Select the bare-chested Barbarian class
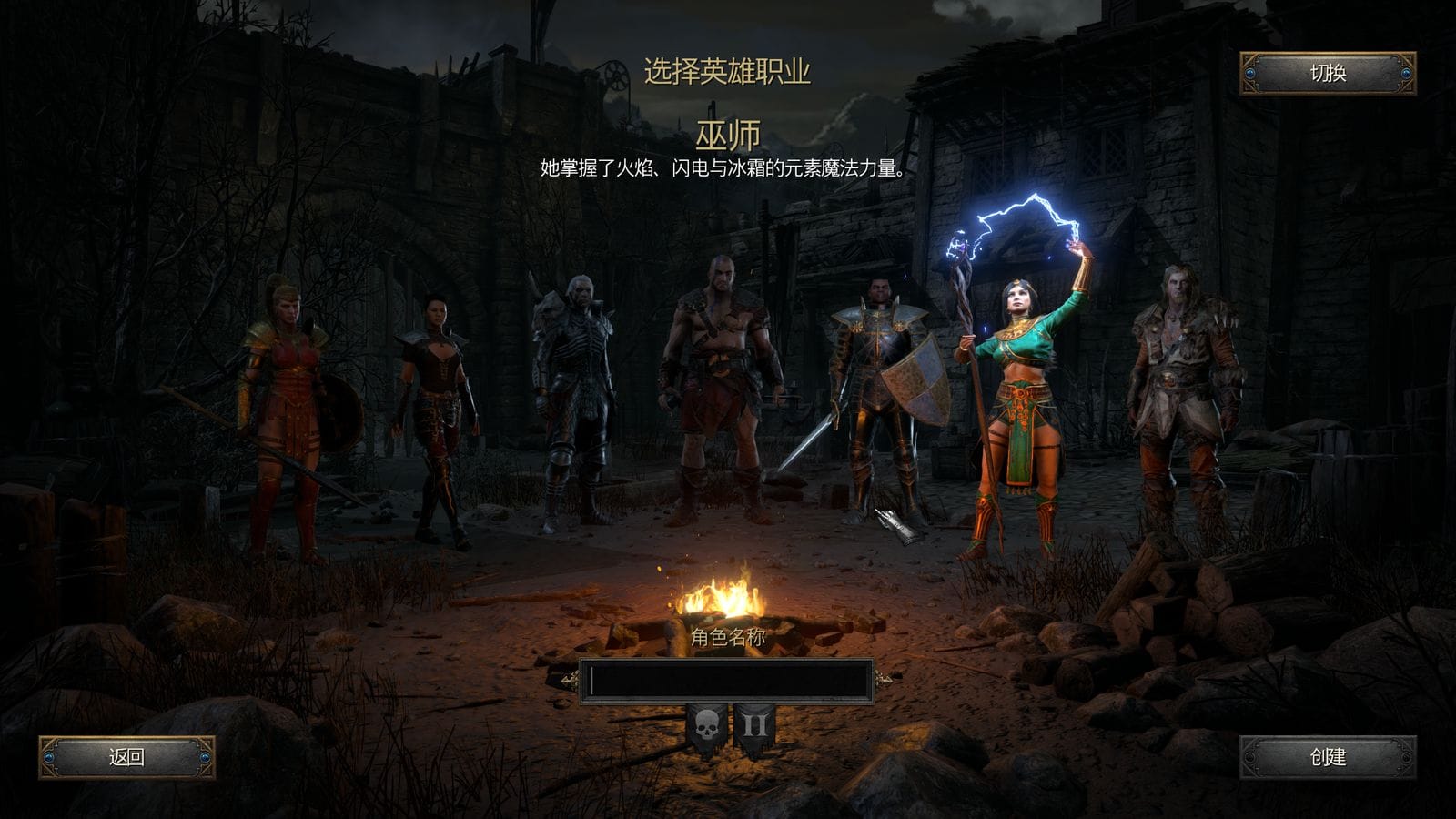 coord(719,382)
